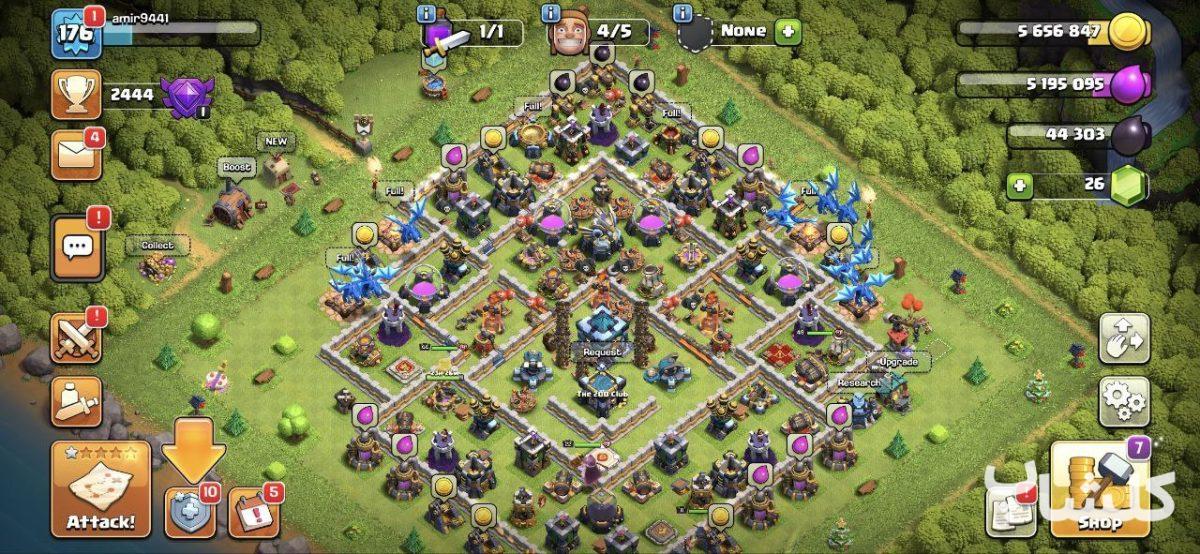Click the trophy profile button
Image resolution: width=1200 pixels, height=554 pixels.
click(x=76, y=95)
